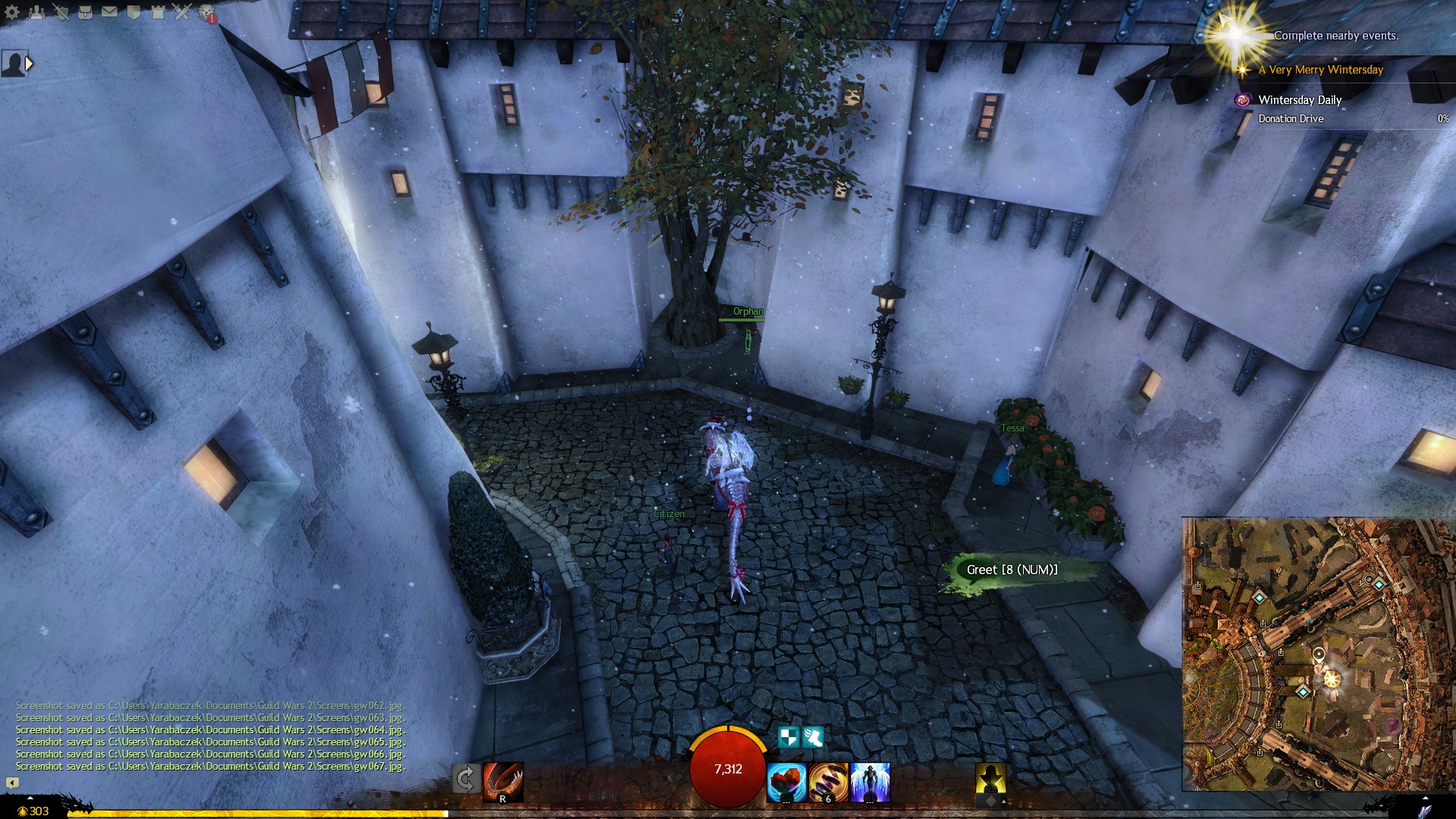Click the weapon swap arrow button

click(466, 779)
